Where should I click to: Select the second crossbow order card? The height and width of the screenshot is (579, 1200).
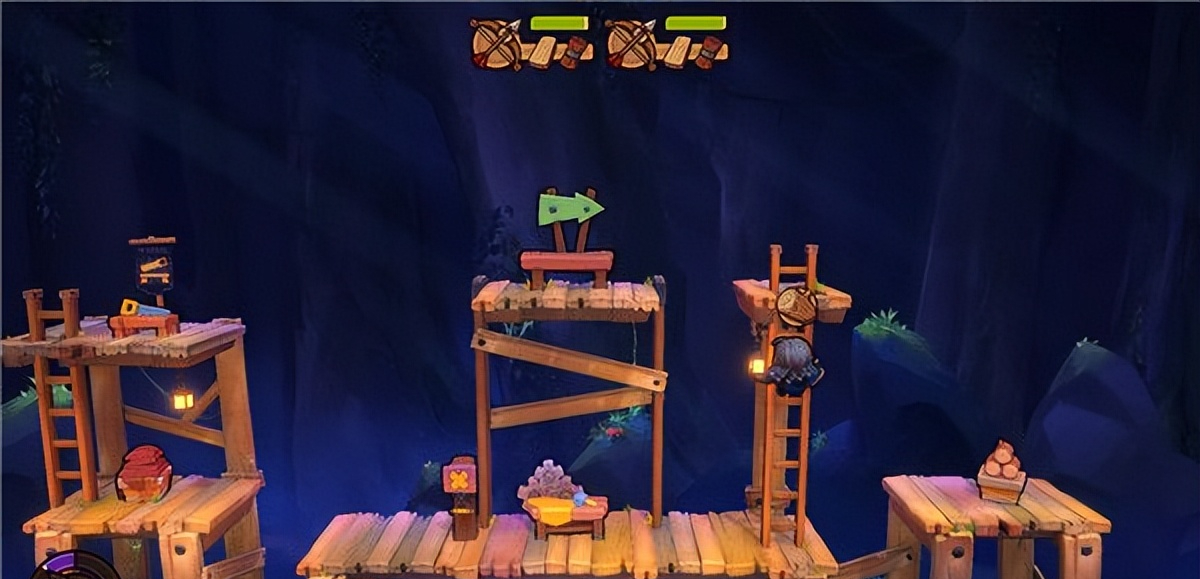[665, 43]
